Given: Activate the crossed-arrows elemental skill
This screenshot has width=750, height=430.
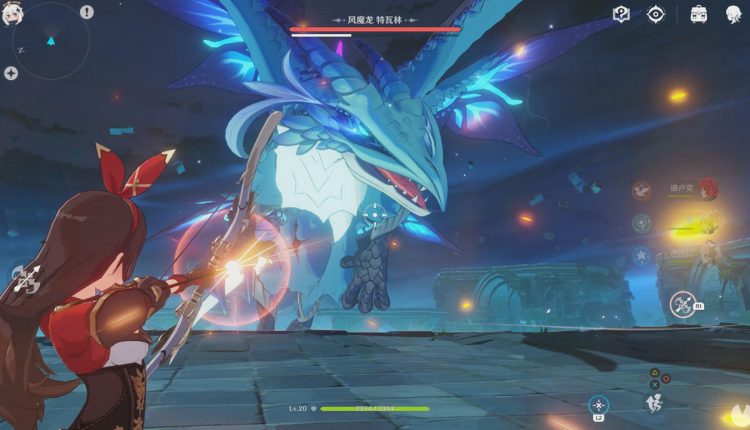Looking at the screenshot, I should coord(683,302).
